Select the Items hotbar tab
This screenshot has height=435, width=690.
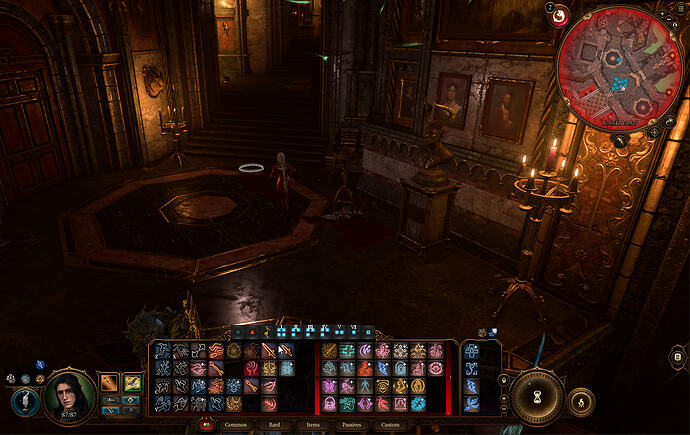point(314,424)
